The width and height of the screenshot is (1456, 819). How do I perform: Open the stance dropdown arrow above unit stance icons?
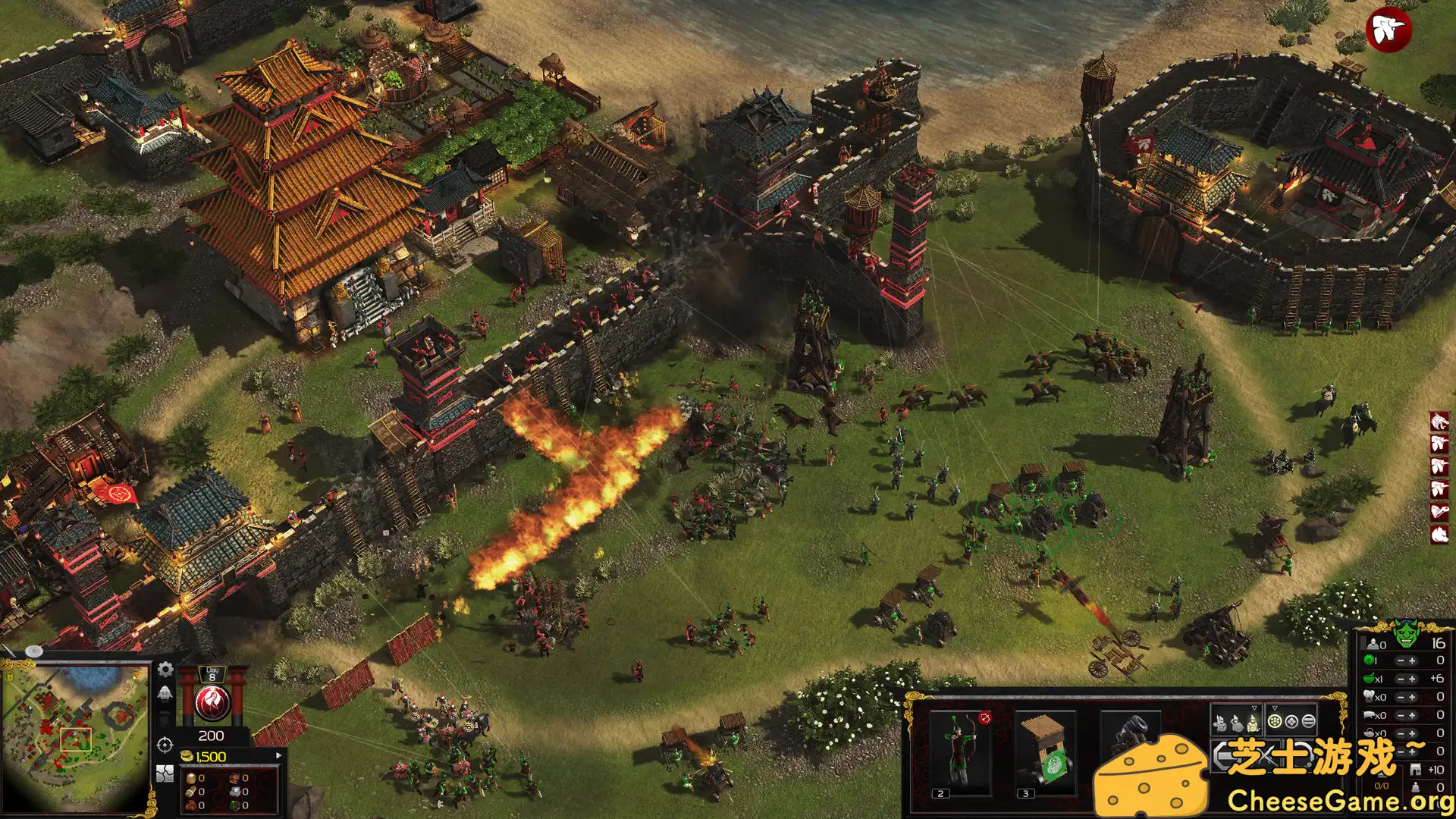pos(1254,708)
